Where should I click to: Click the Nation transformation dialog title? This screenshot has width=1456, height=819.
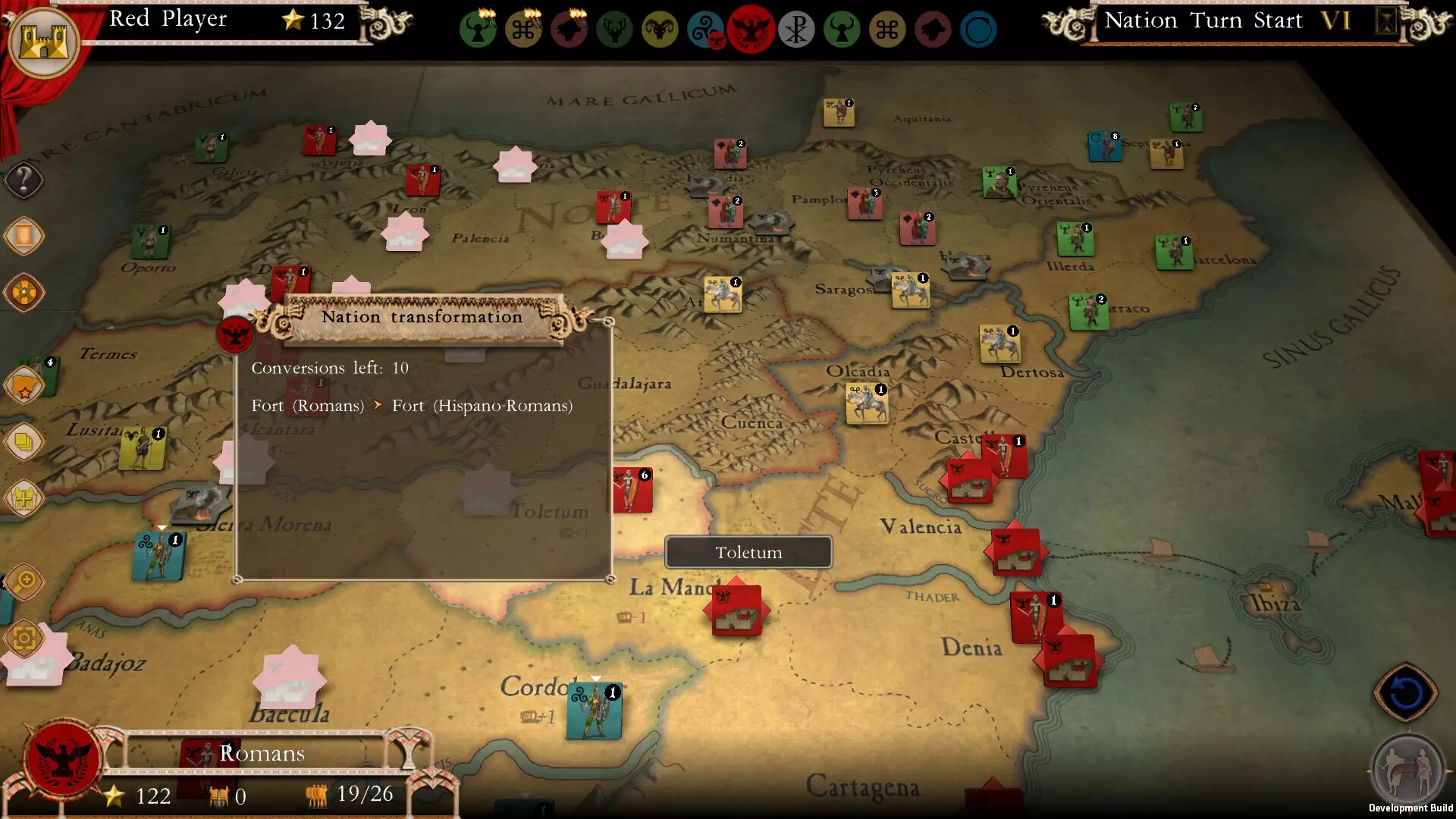pyautogui.click(x=422, y=317)
